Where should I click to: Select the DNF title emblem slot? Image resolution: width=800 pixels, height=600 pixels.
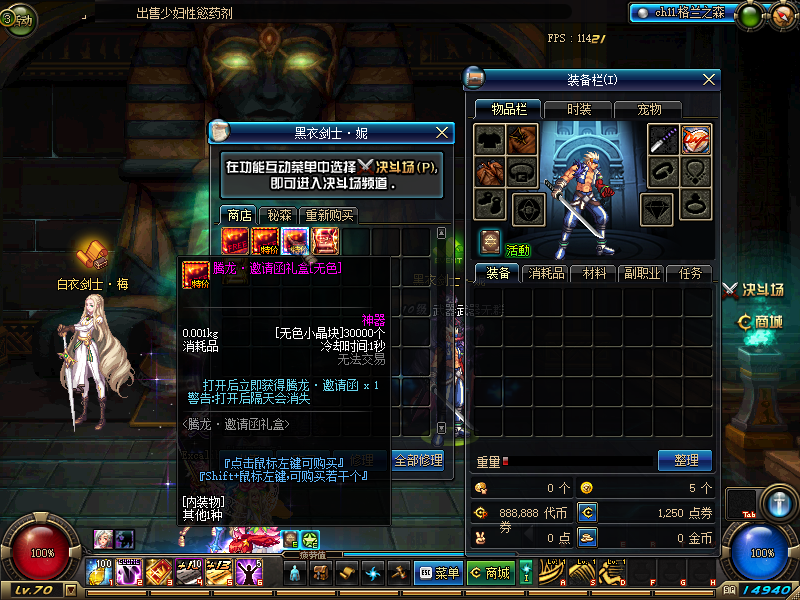pyautogui.click(x=697, y=139)
